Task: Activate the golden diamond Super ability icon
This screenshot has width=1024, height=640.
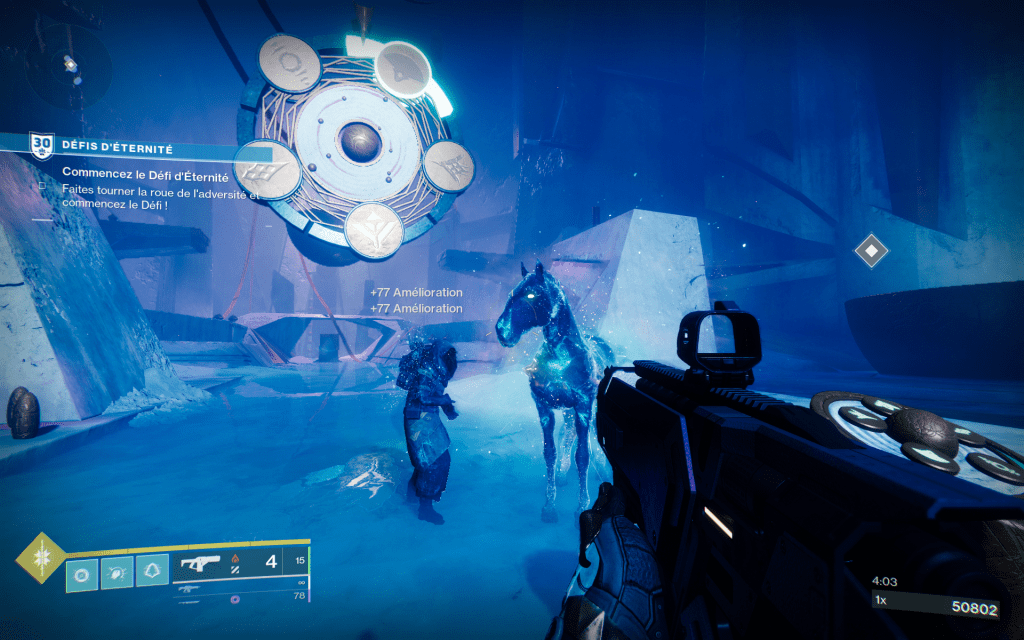Action: [39, 559]
